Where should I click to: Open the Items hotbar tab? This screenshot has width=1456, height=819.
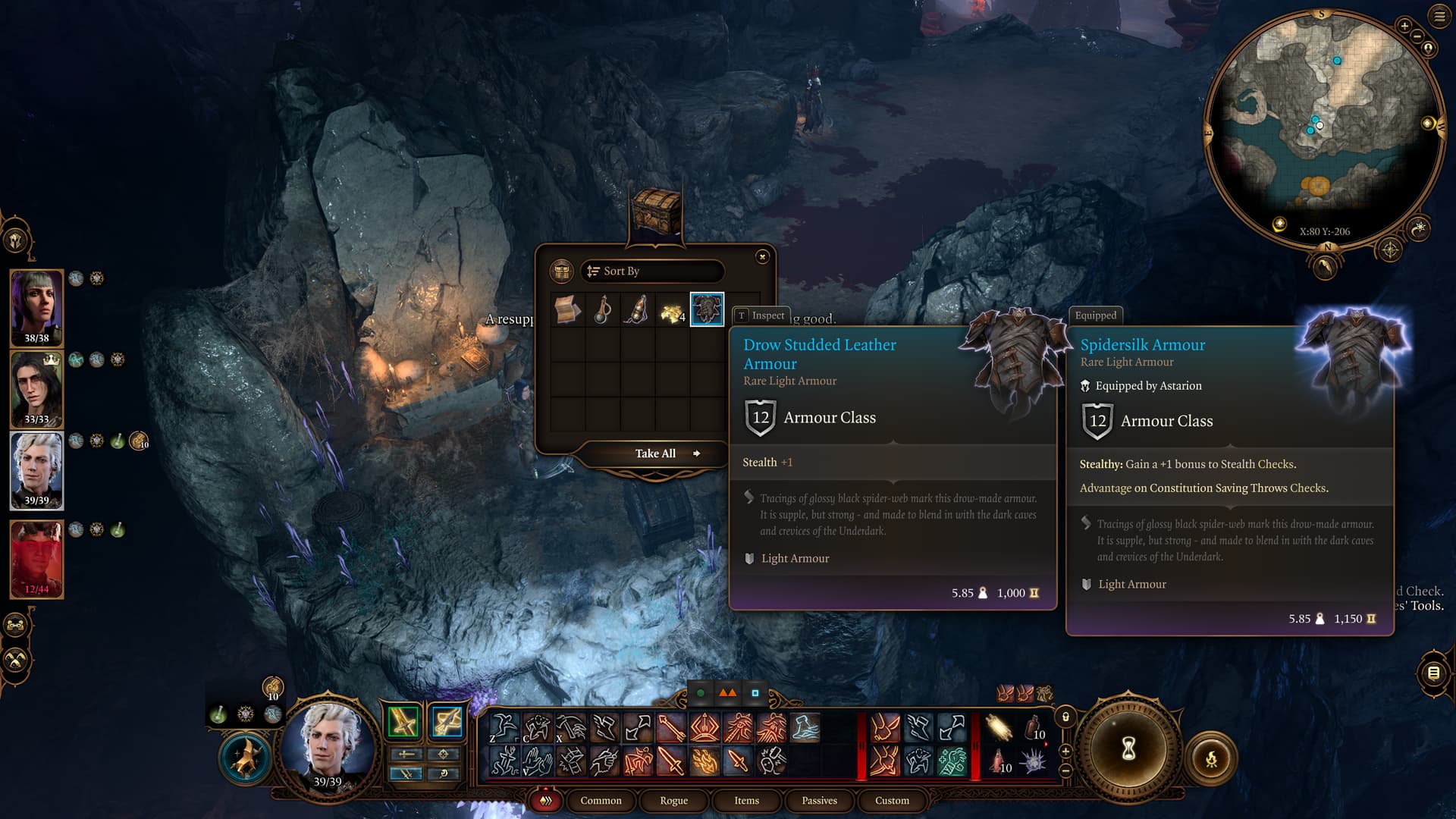pos(746,801)
